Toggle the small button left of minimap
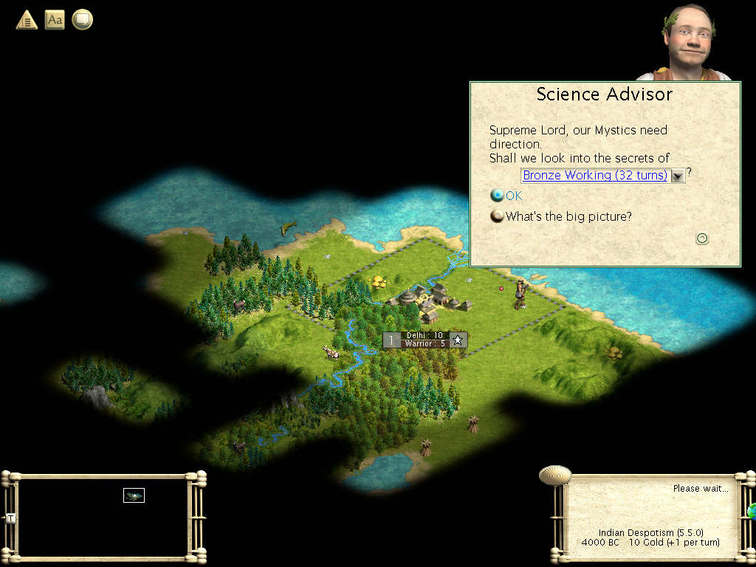The height and width of the screenshot is (567, 756). click(x=11, y=518)
